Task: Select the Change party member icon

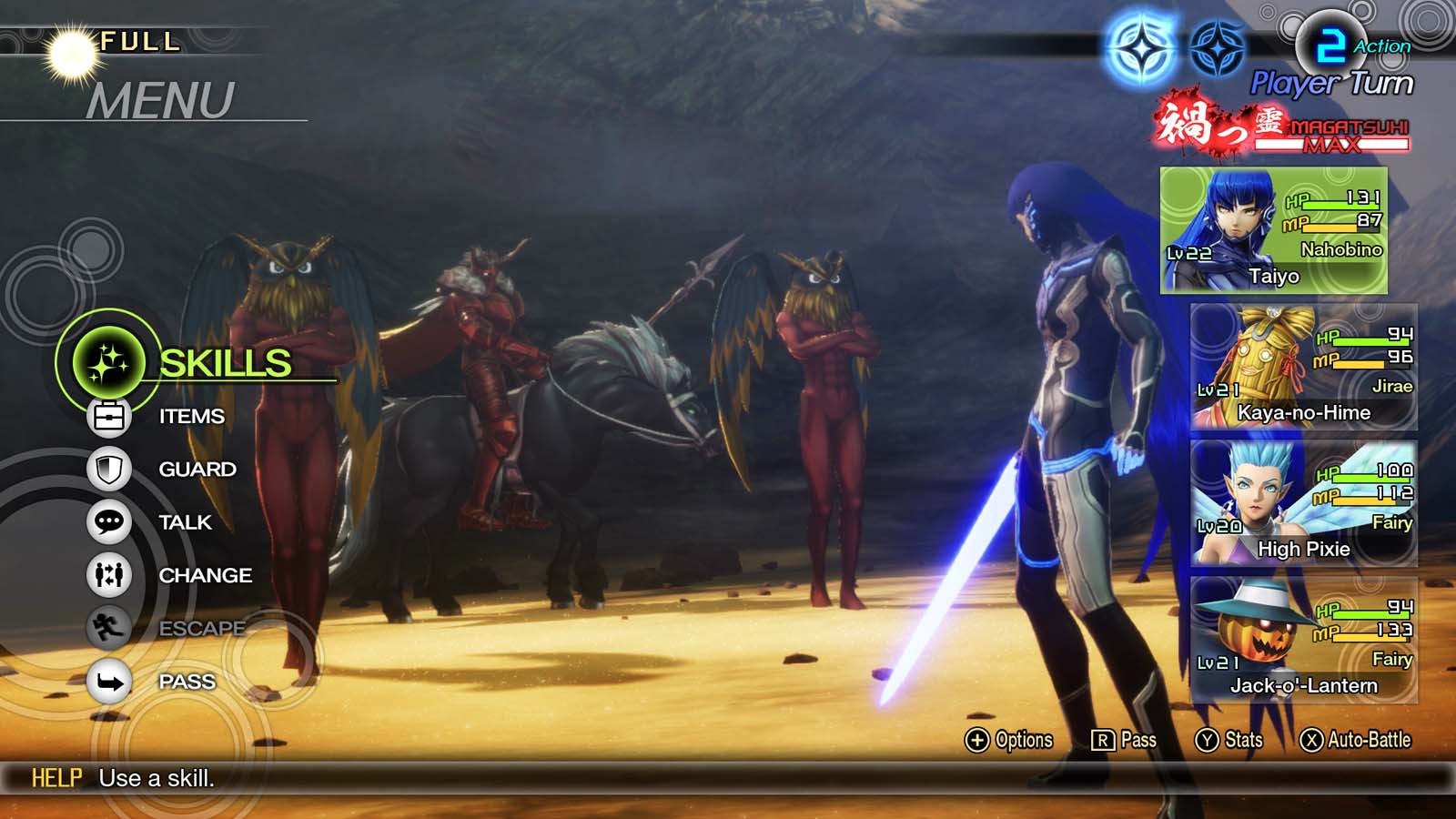Action: (x=109, y=574)
